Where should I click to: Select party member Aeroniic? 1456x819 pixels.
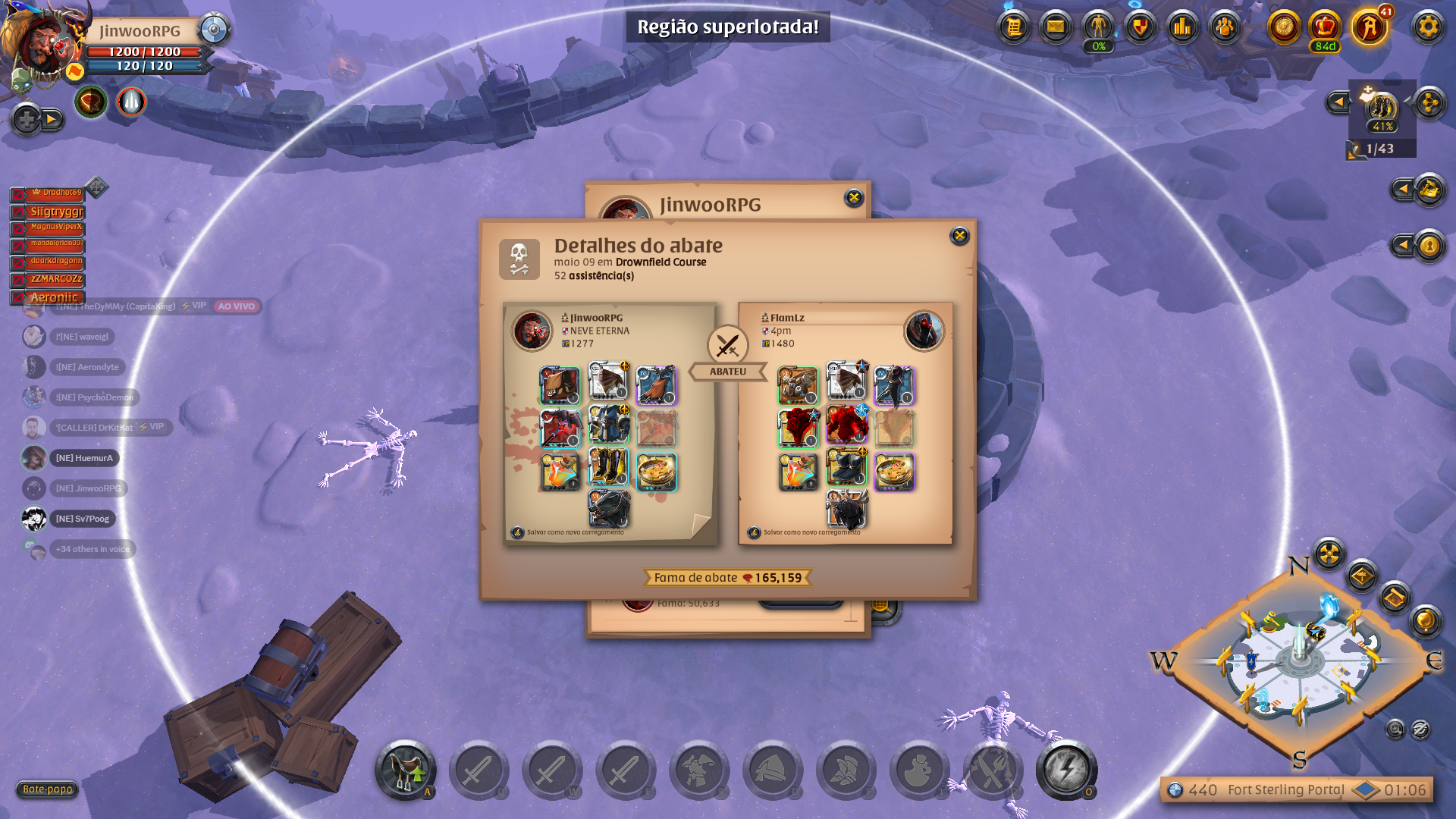54,297
